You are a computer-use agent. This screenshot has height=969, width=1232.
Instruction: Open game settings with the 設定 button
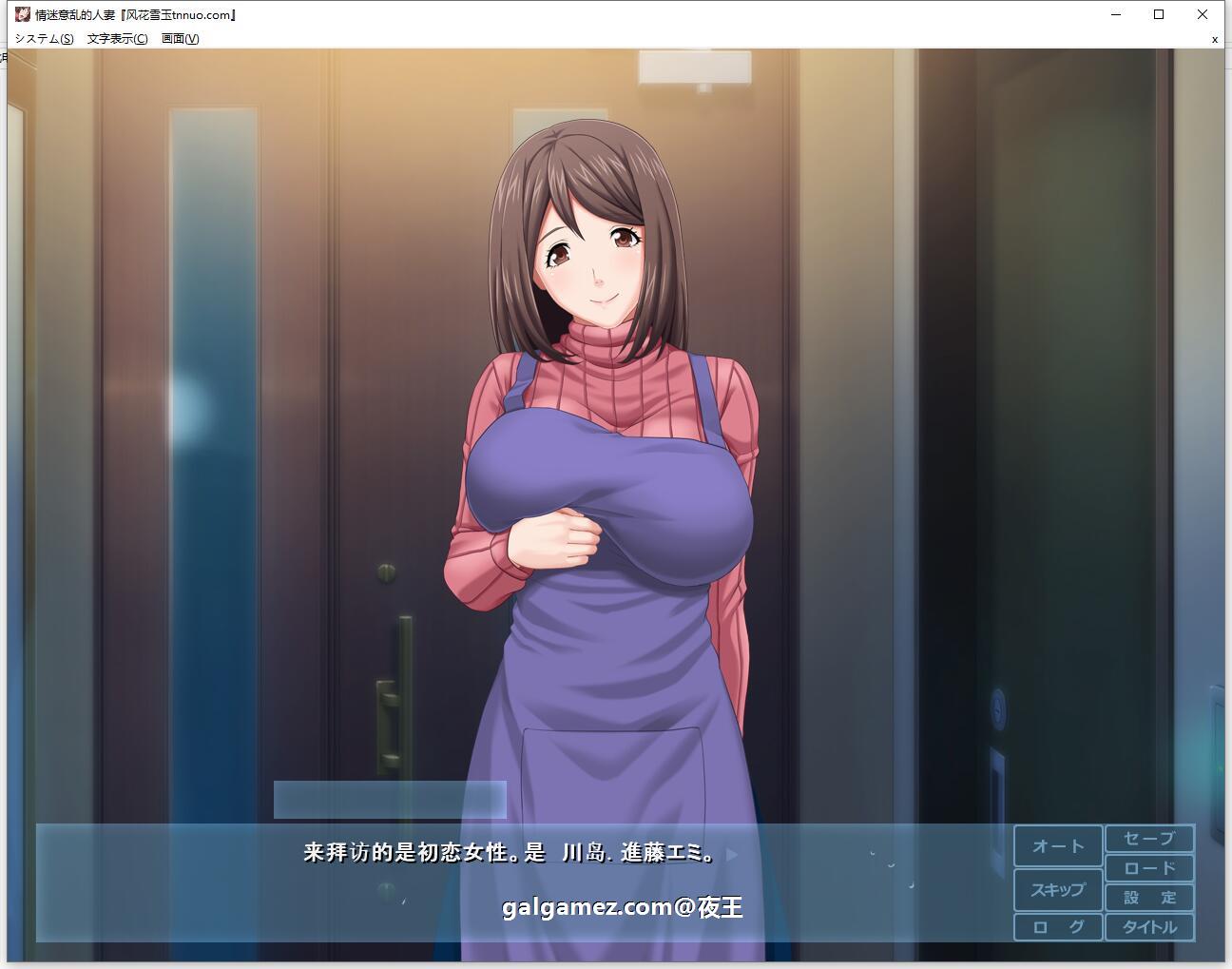pos(1149,897)
